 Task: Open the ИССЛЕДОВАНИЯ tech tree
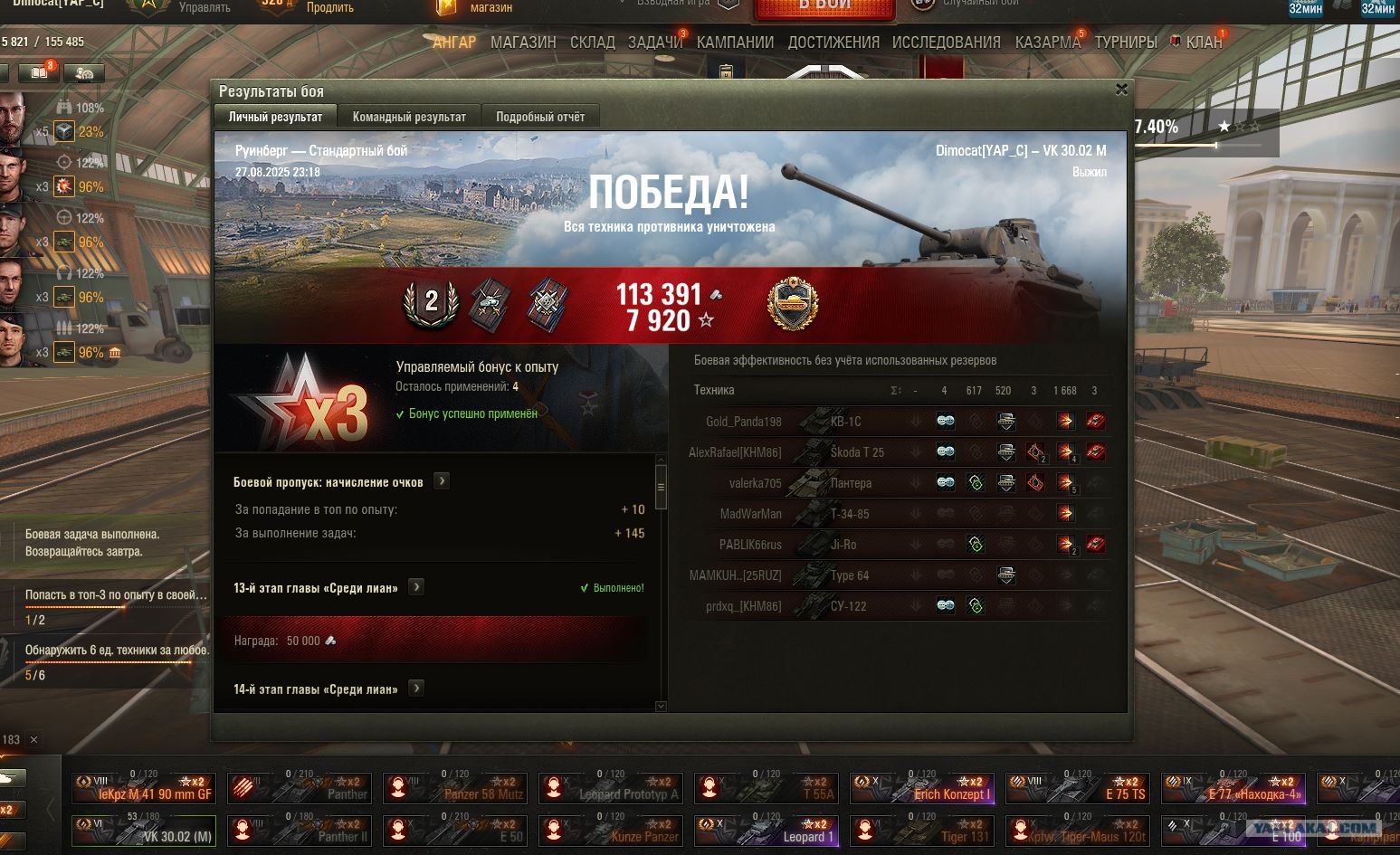point(947,43)
